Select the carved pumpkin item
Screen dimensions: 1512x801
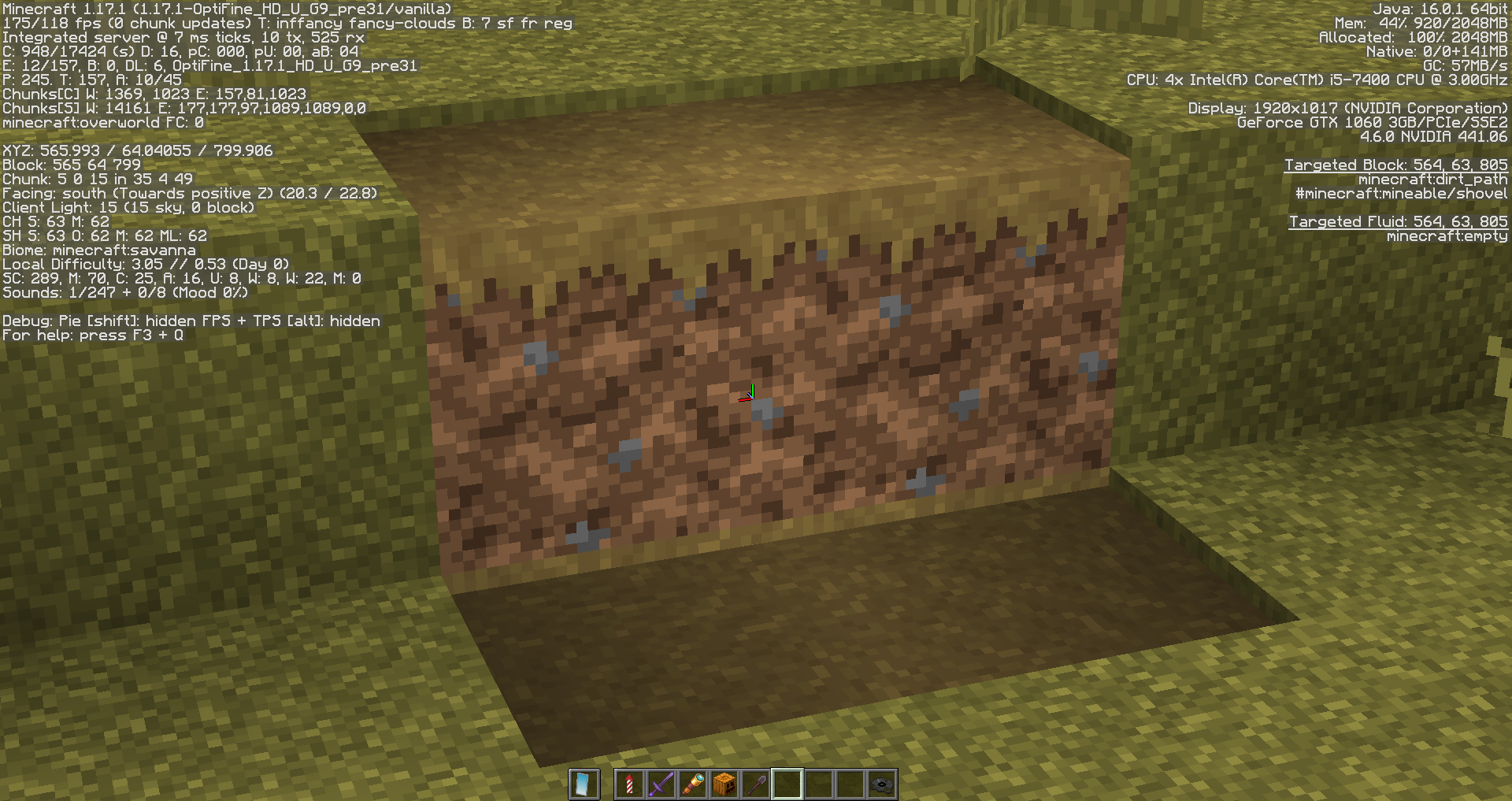[724, 782]
